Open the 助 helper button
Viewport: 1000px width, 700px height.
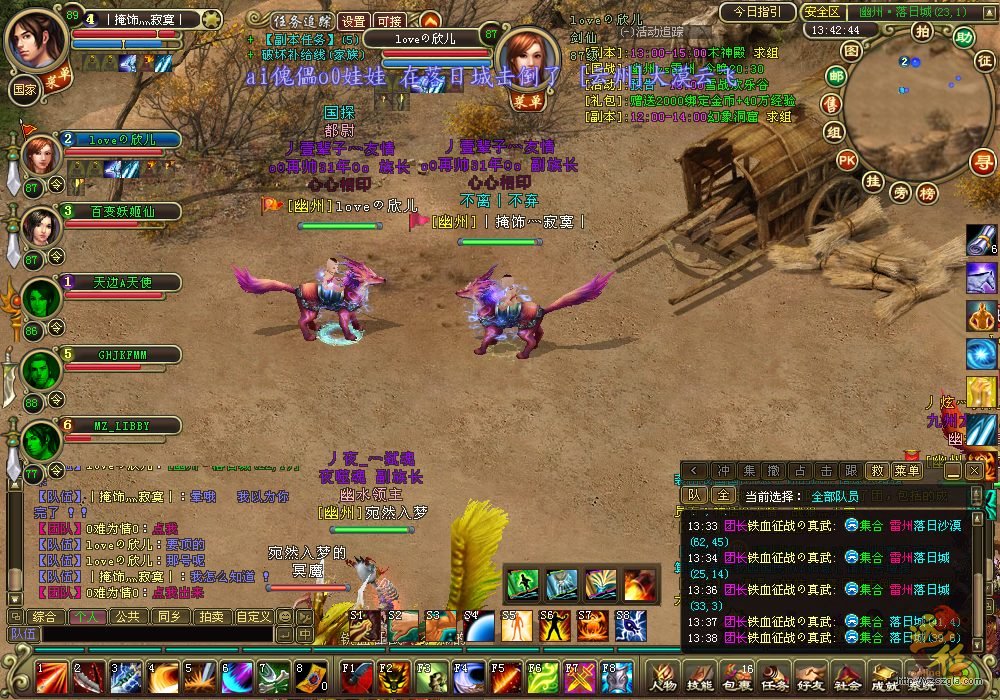963,37
